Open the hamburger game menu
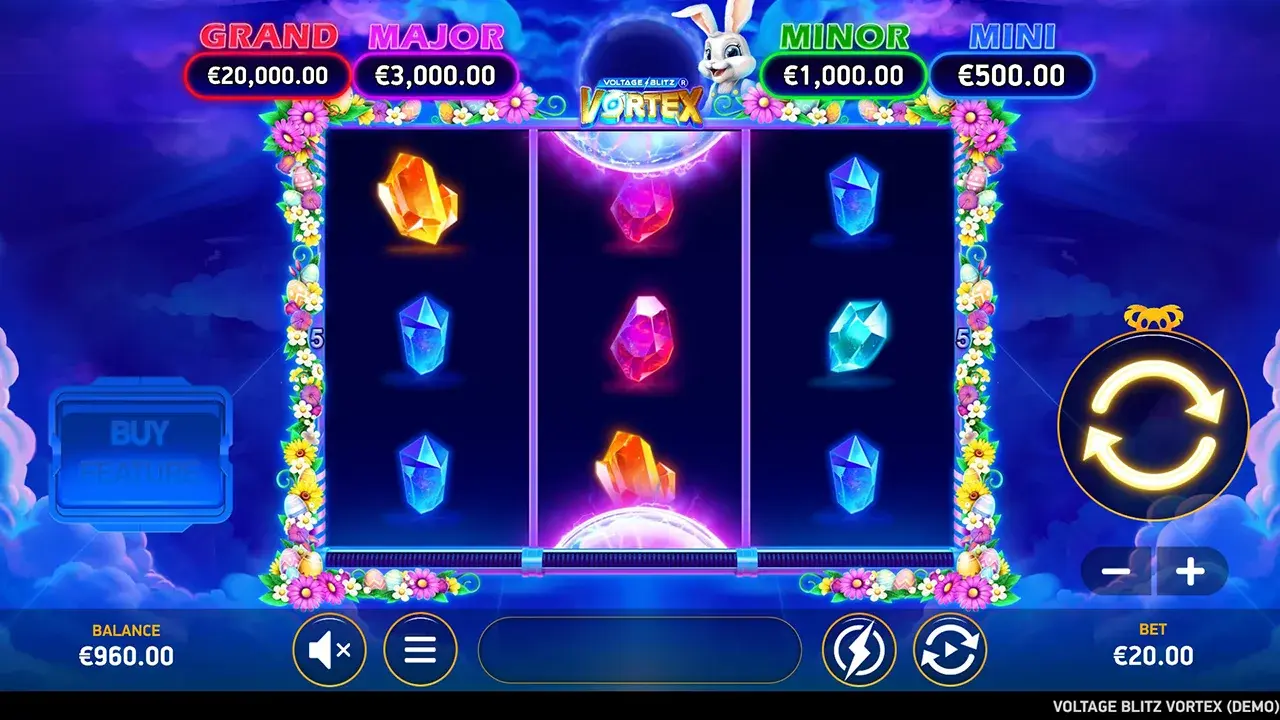The width and height of the screenshot is (1280, 720). point(419,648)
